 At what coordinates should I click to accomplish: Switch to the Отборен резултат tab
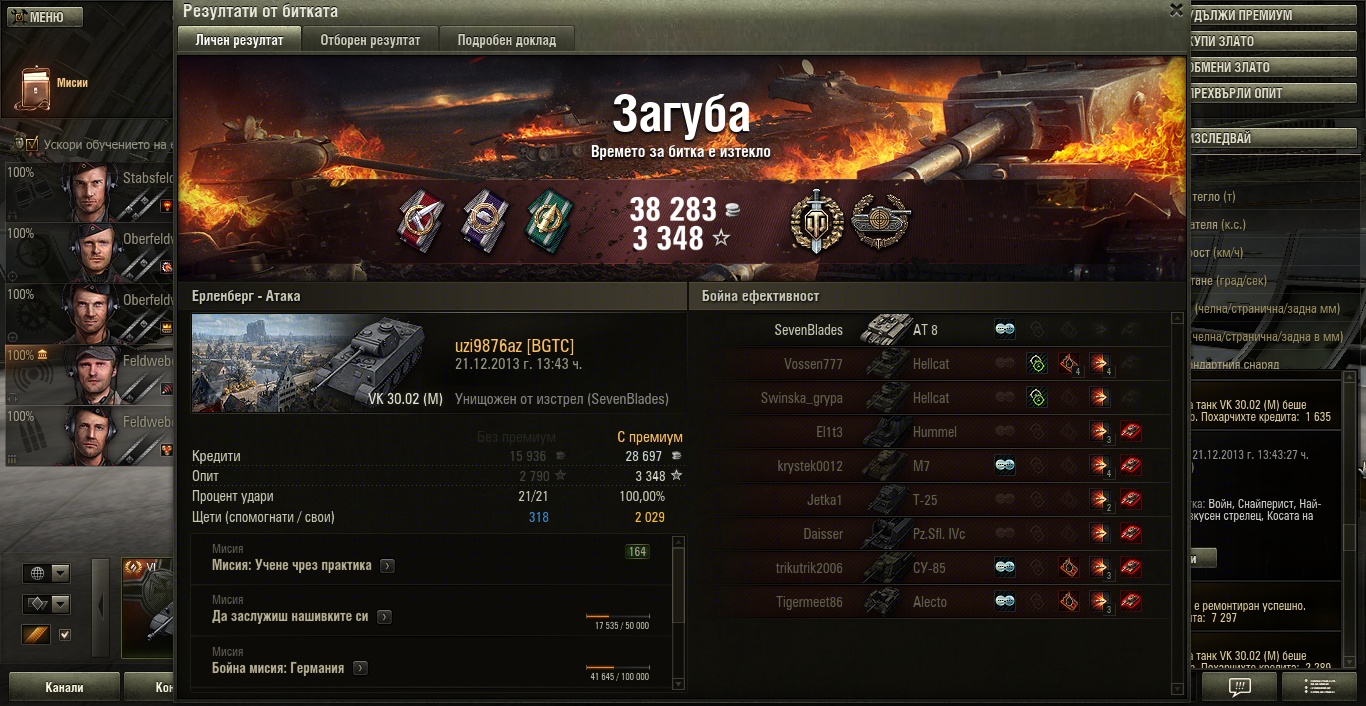[370, 40]
